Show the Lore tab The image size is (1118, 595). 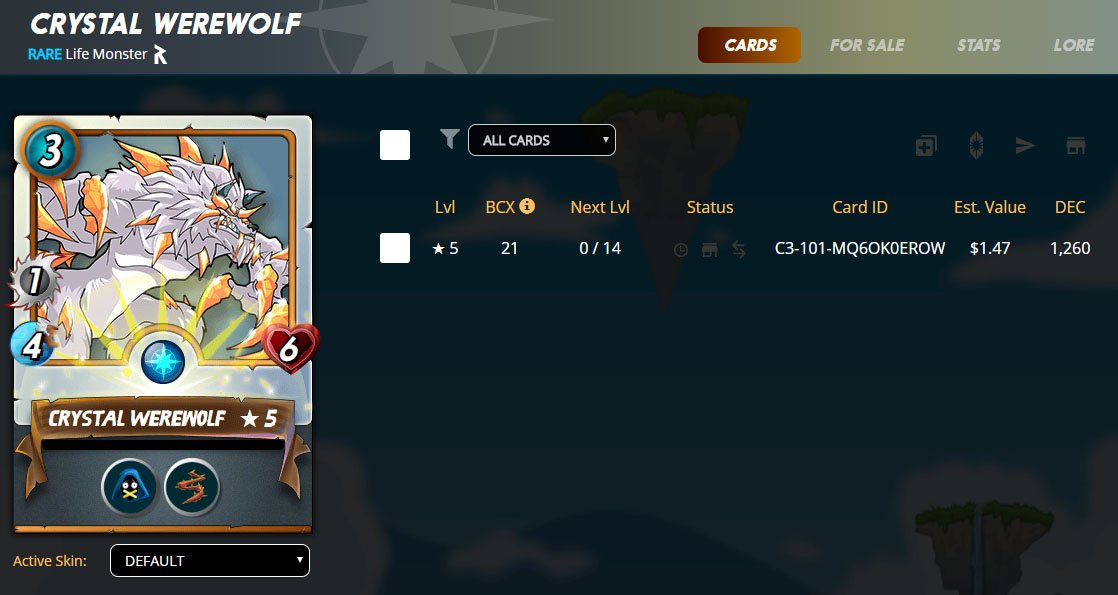[x=1073, y=45]
